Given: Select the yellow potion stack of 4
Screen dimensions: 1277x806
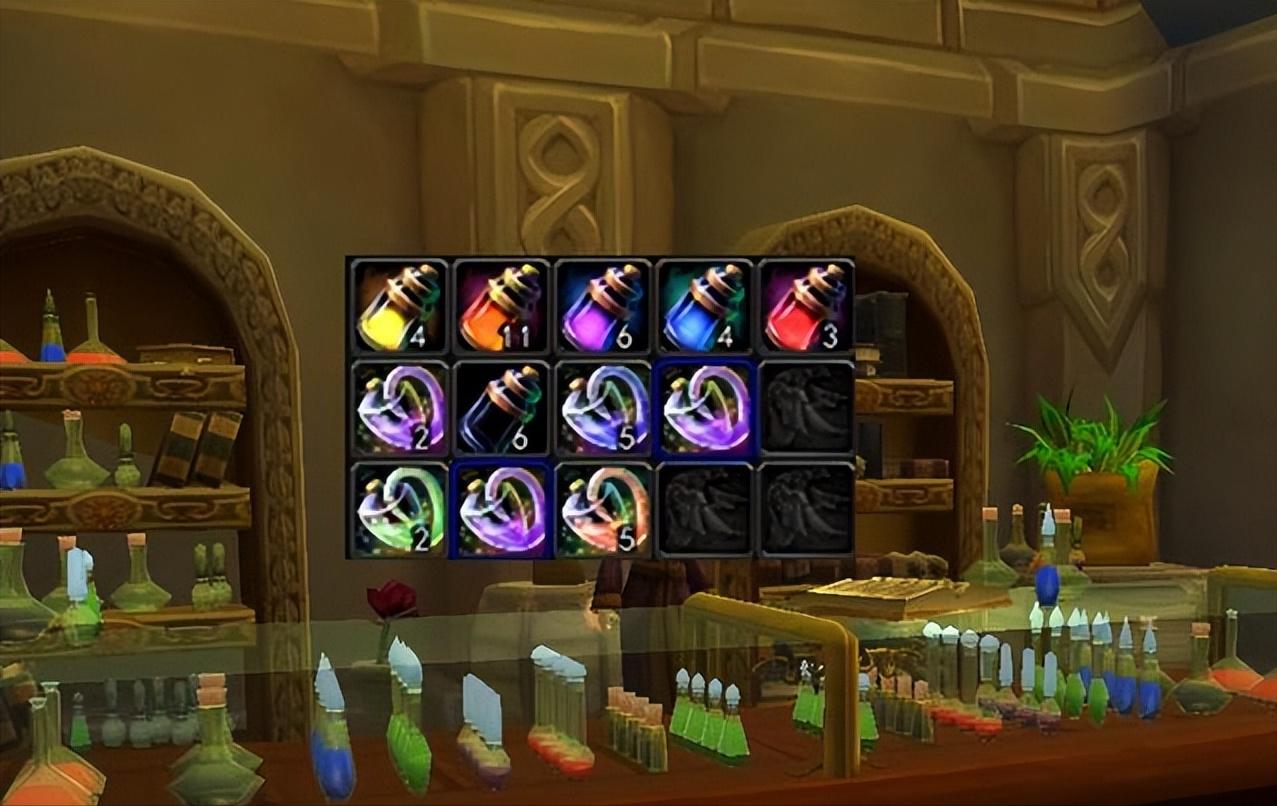Looking at the screenshot, I should coord(400,306).
